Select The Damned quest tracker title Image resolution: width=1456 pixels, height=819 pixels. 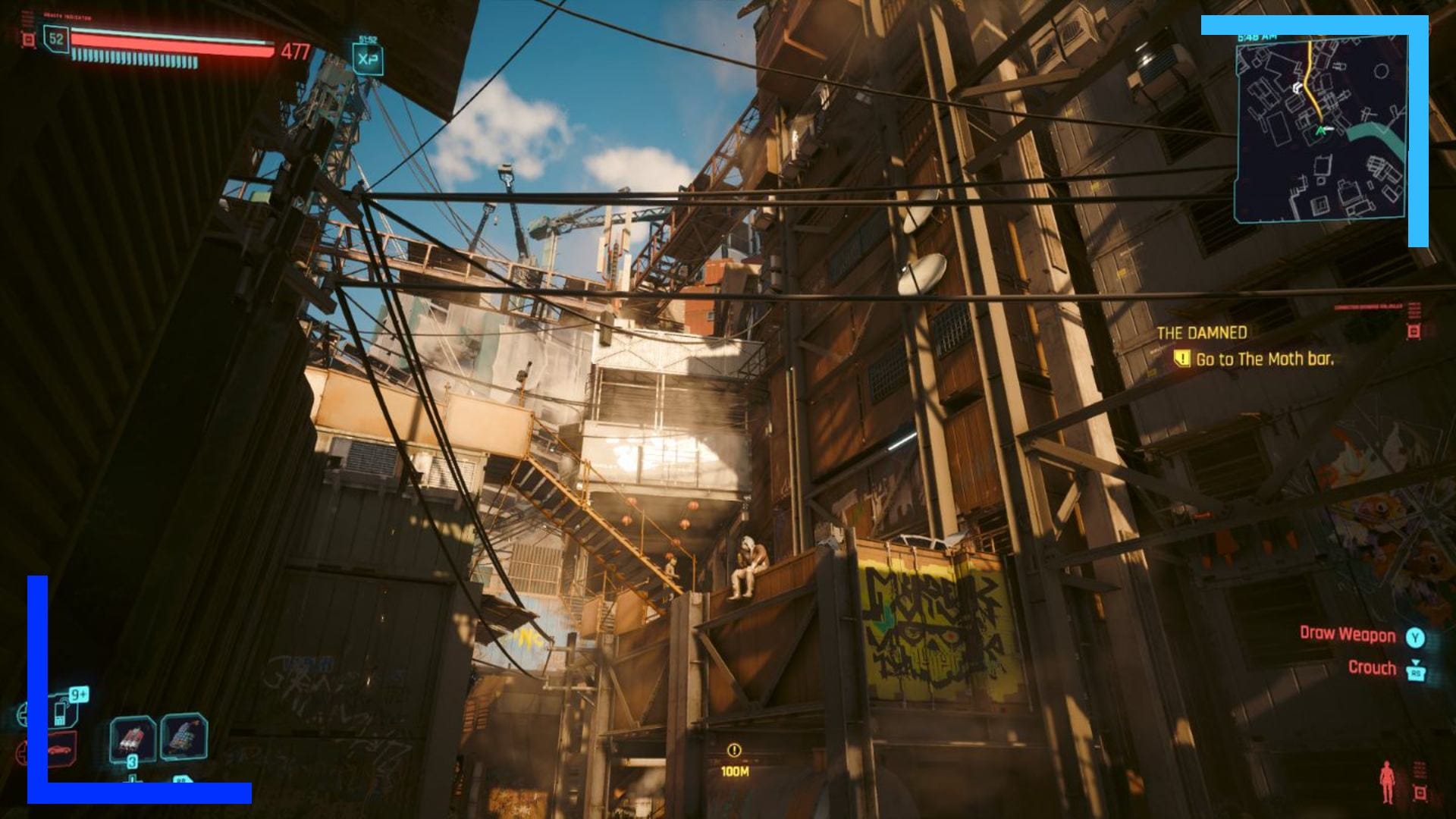[x=1202, y=333]
